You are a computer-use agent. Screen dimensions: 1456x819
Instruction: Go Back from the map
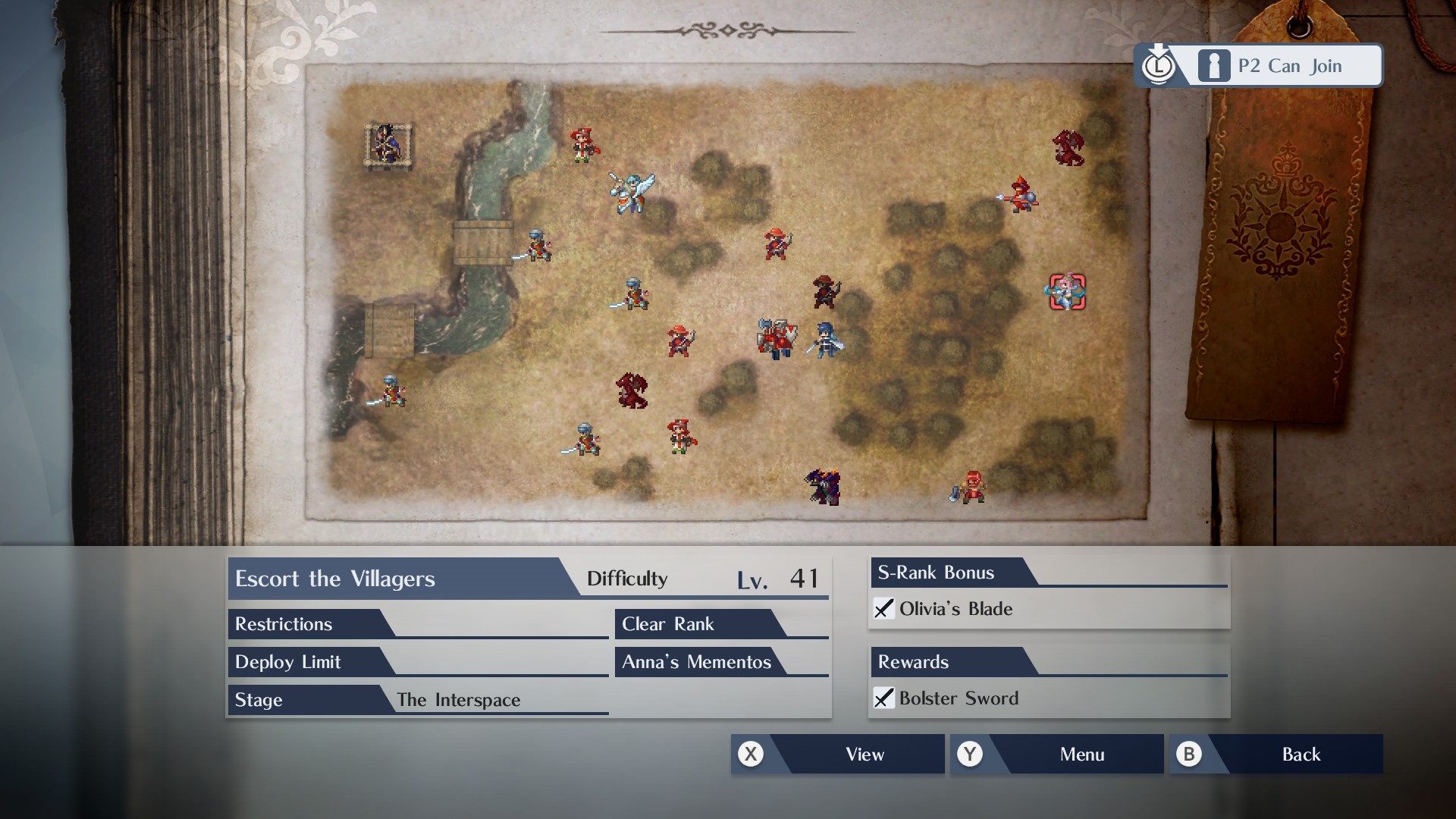[x=1276, y=754]
